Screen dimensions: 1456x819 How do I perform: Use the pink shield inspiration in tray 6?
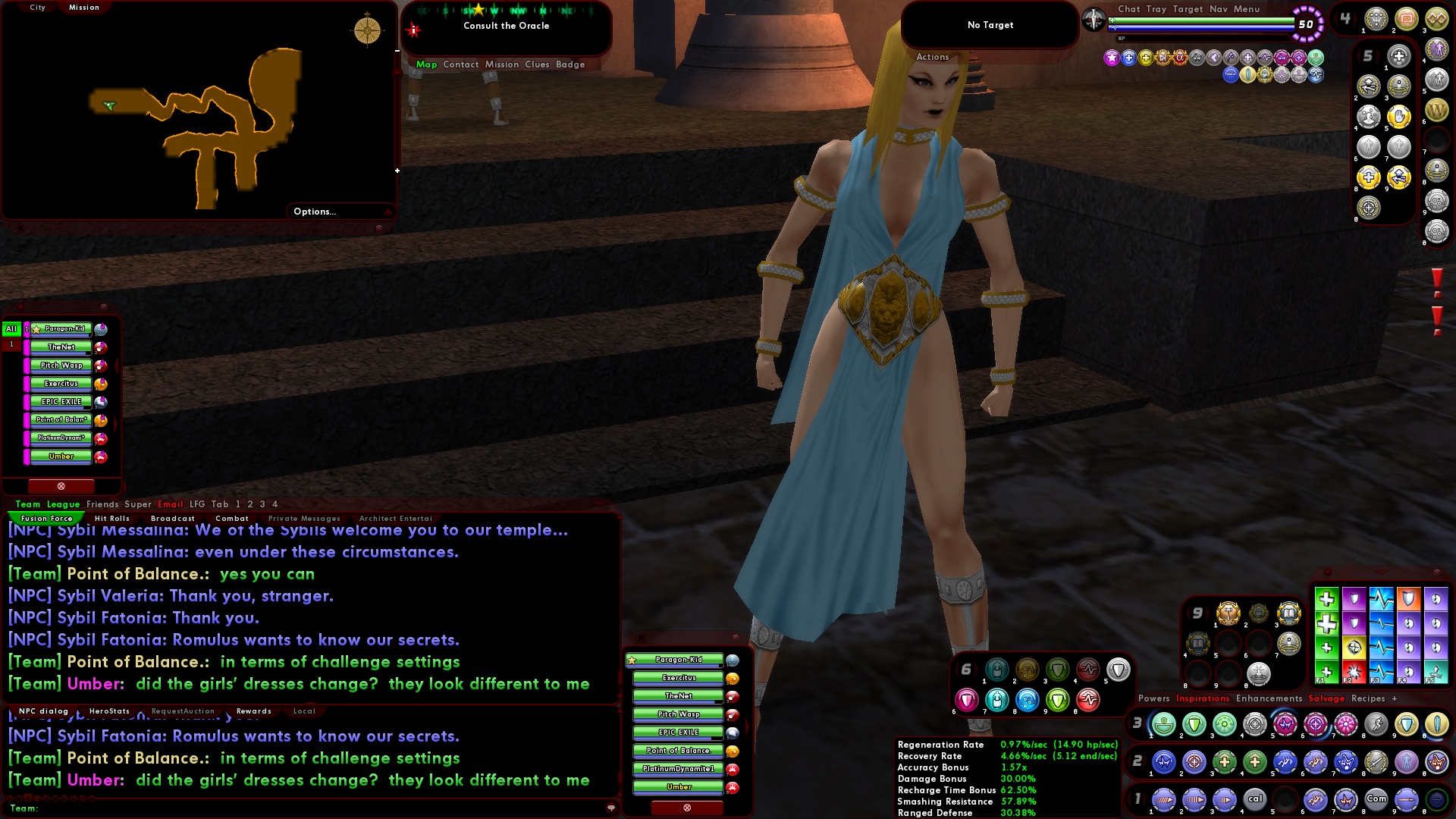pos(968,701)
